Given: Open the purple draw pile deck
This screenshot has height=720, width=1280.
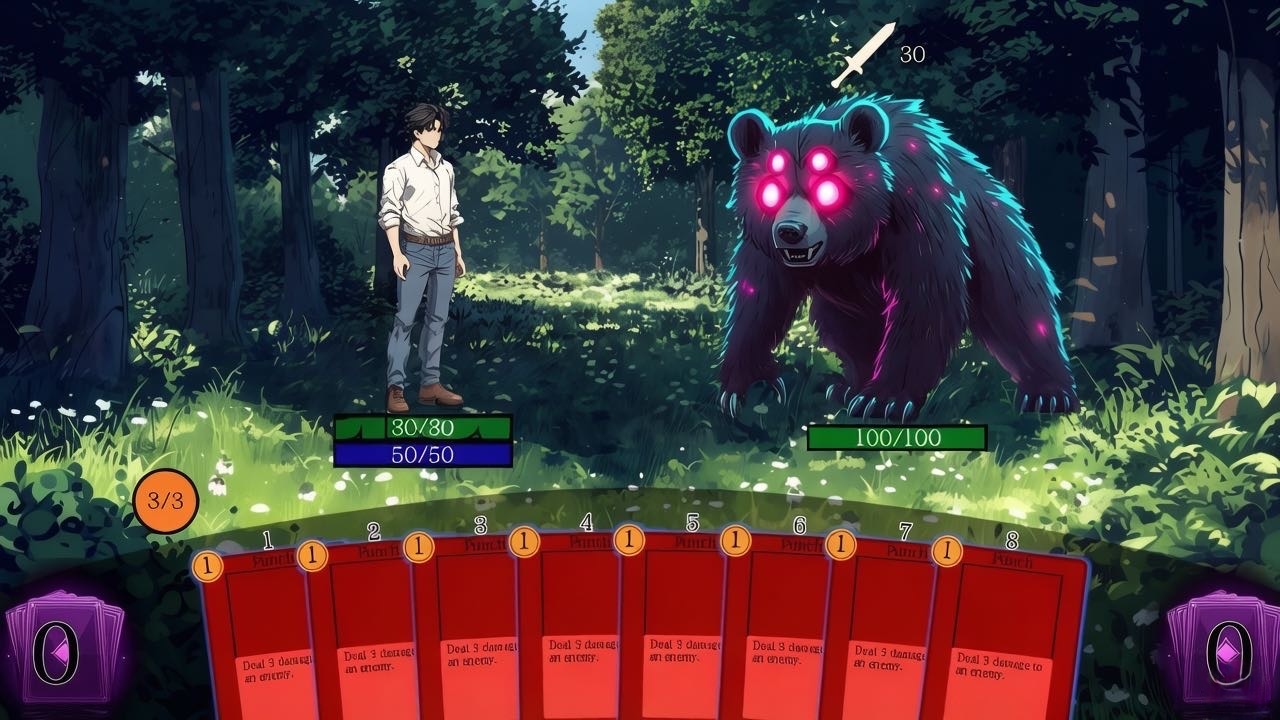Looking at the screenshot, I should pyautogui.click(x=62, y=652).
